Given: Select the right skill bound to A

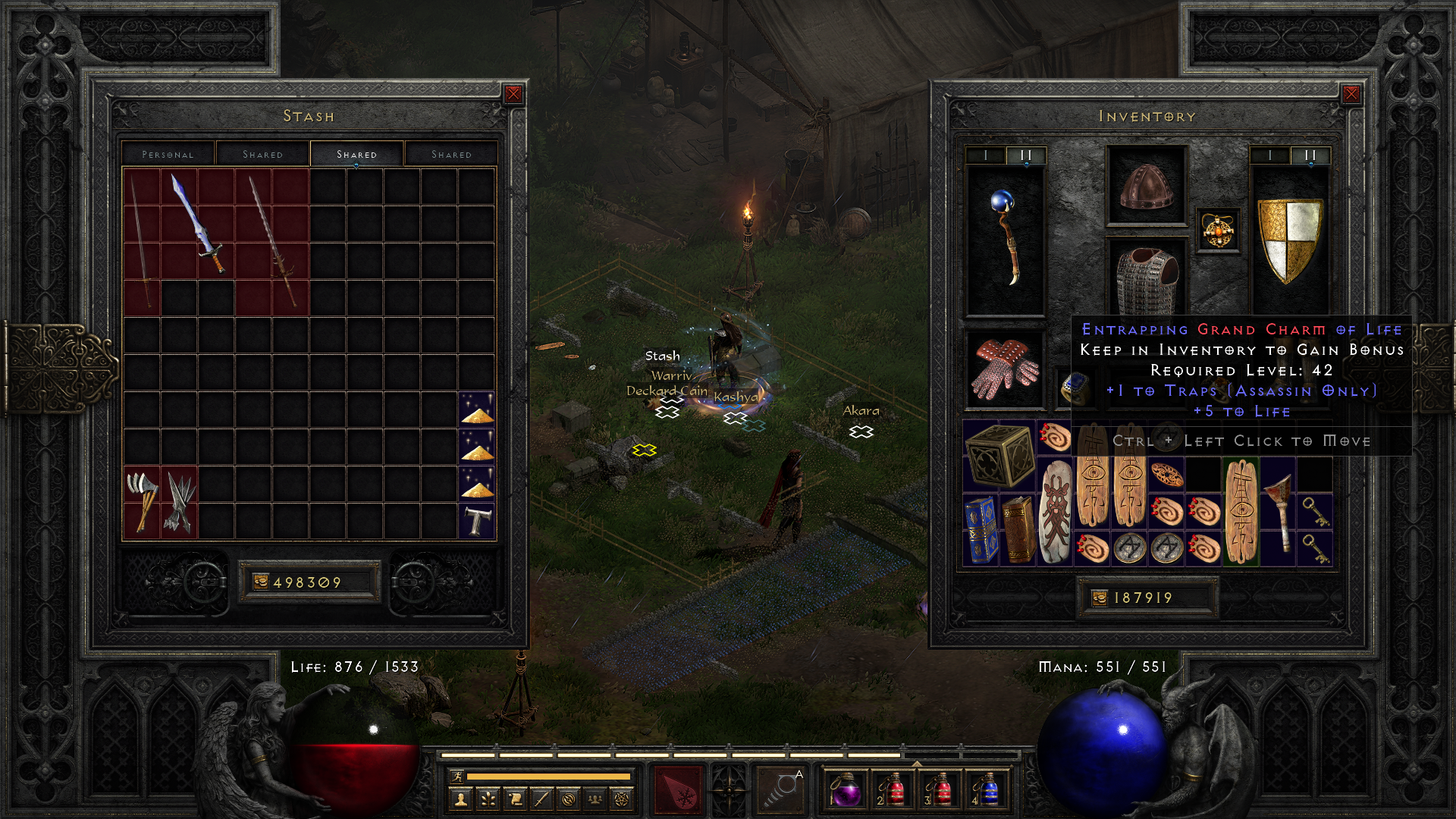Looking at the screenshot, I should pyautogui.click(x=781, y=789).
